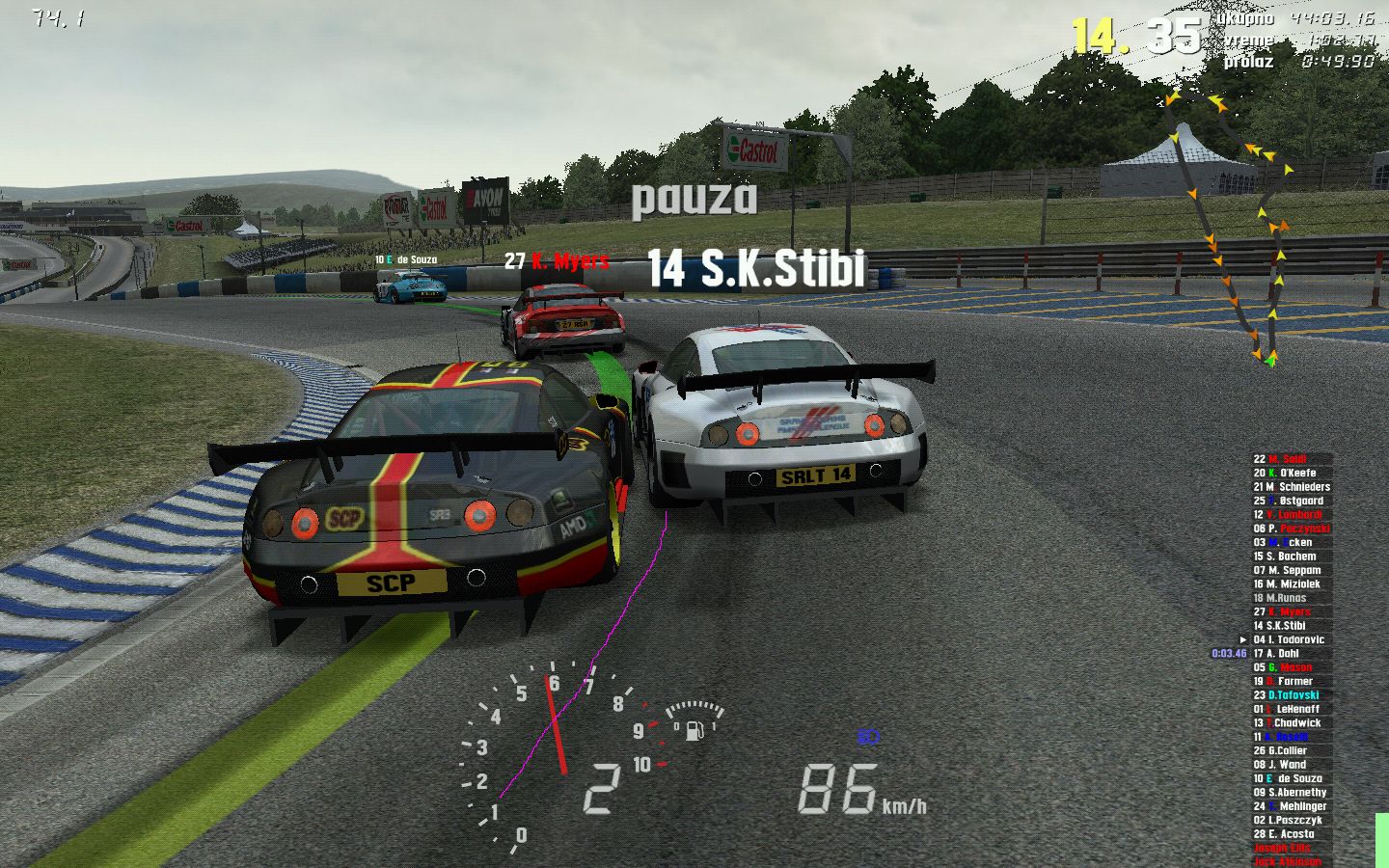
Task: Select Joseph Ellis in the driver list
Action: tap(1282, 849)
